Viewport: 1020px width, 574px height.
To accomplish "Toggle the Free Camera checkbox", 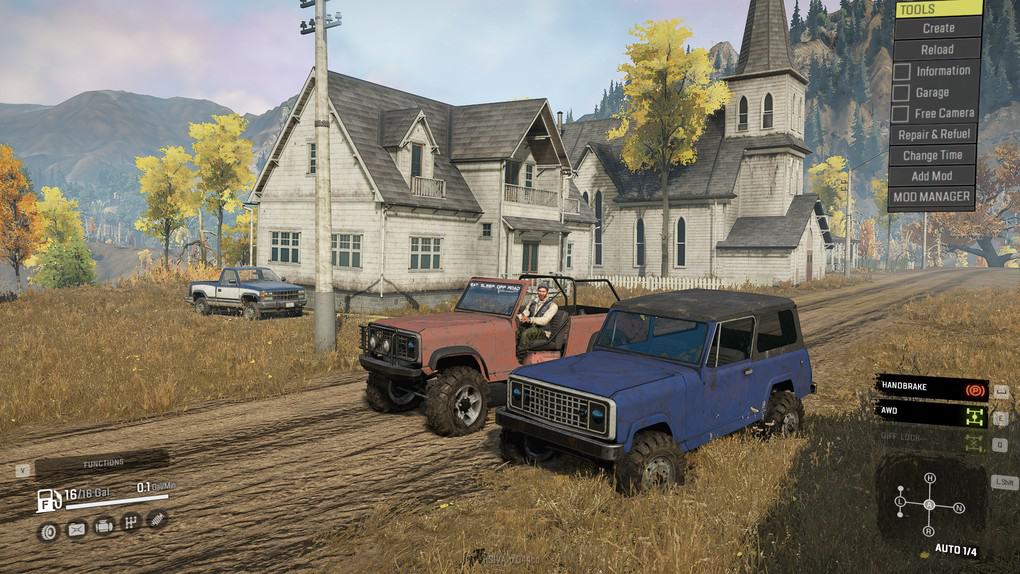I will pos(902,114).
